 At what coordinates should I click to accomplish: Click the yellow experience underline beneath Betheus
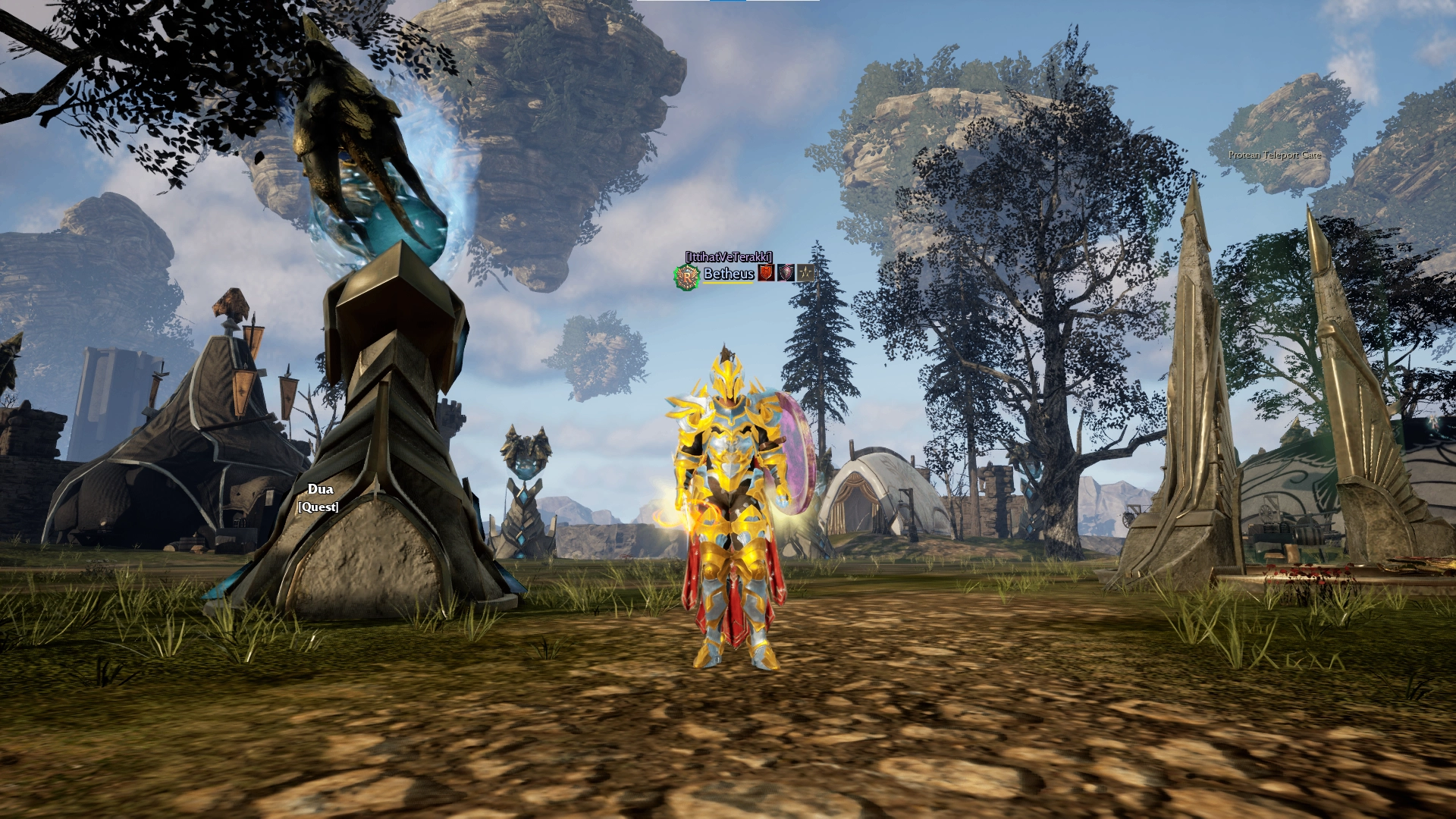728,284
